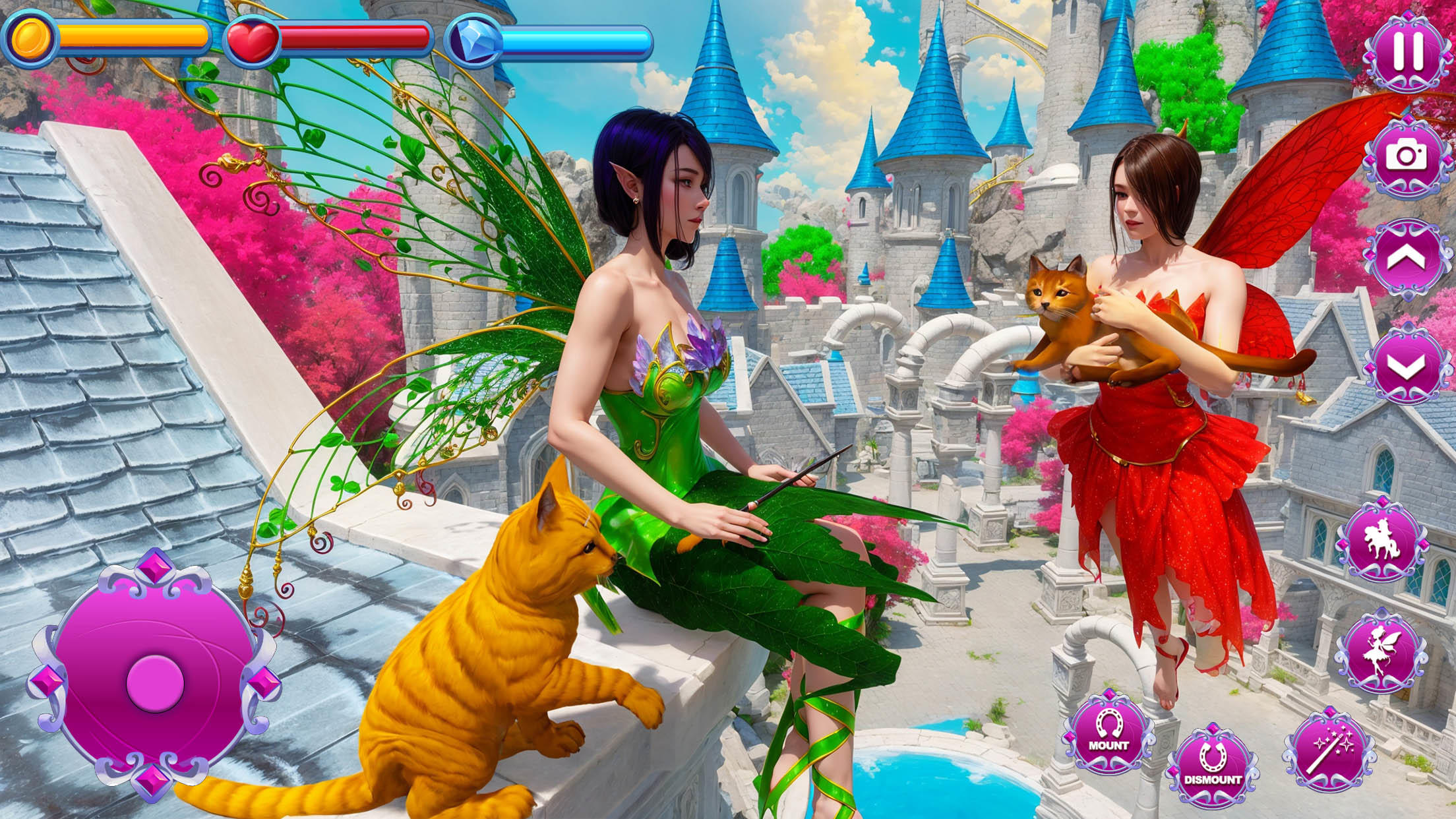Tap the diamond icon on the gem bar

(x=473, y=41)
